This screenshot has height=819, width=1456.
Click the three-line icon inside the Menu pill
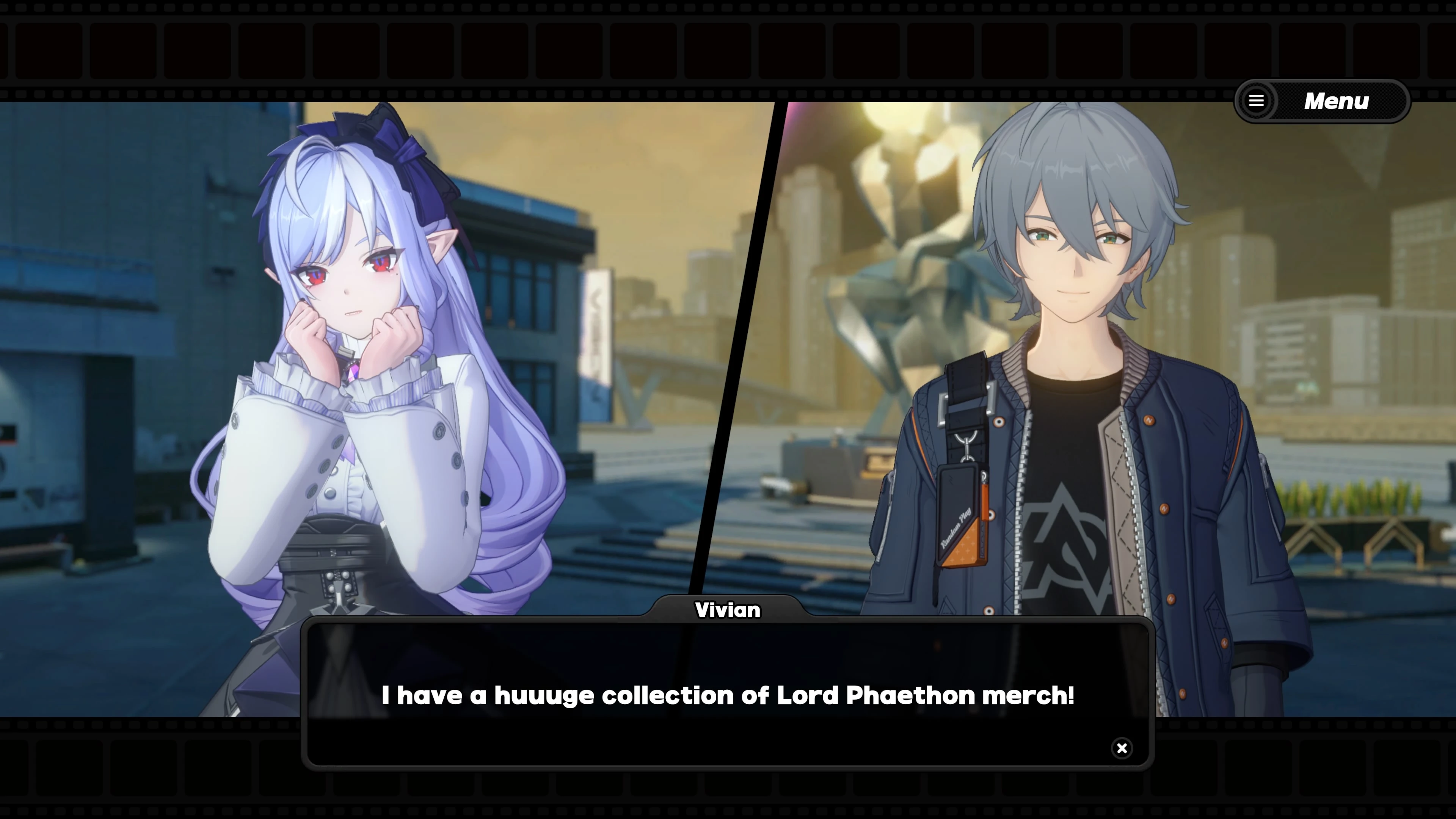click(1256, 100)
